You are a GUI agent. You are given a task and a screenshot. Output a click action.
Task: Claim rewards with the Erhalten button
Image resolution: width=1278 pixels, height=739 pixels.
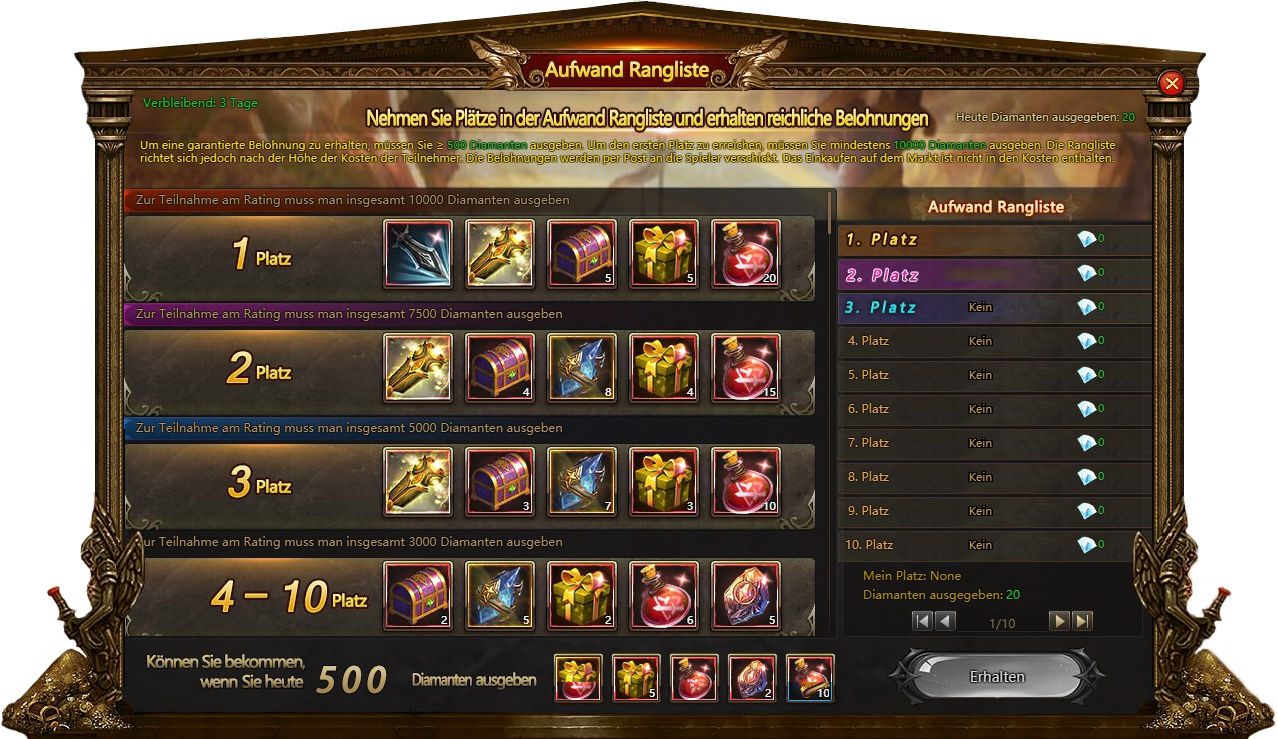point(997,677)
